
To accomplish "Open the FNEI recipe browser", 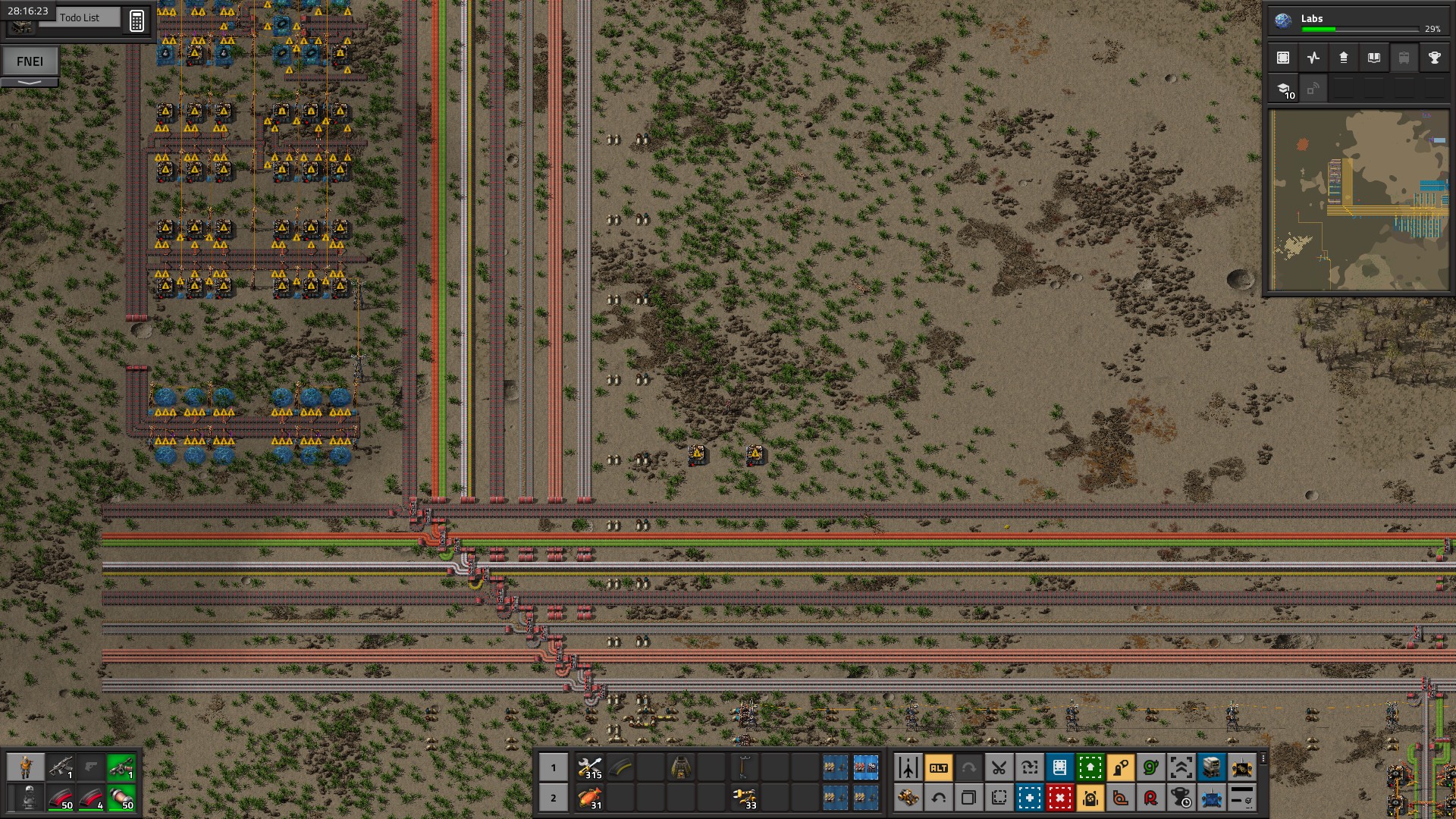I will pyautogui.click(x=30, y=61).
